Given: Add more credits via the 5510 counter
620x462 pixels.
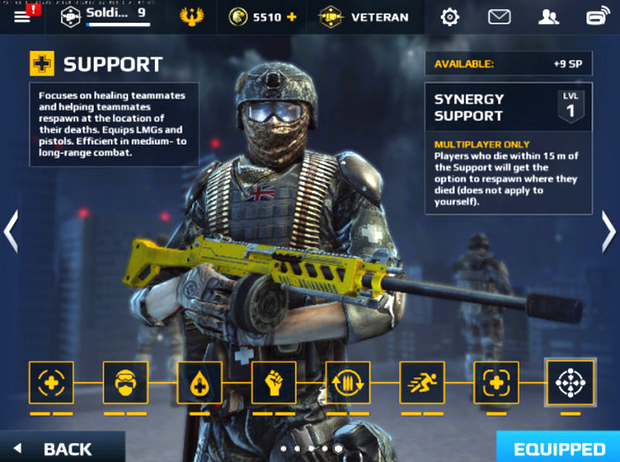Looking at the screenshot, I should (262, 17).
